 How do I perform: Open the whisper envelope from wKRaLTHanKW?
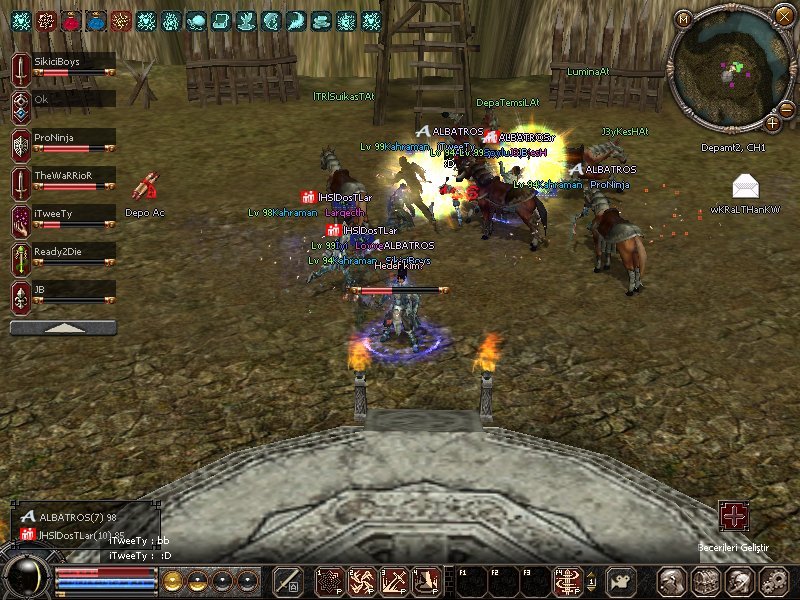(x=745, y=186)
